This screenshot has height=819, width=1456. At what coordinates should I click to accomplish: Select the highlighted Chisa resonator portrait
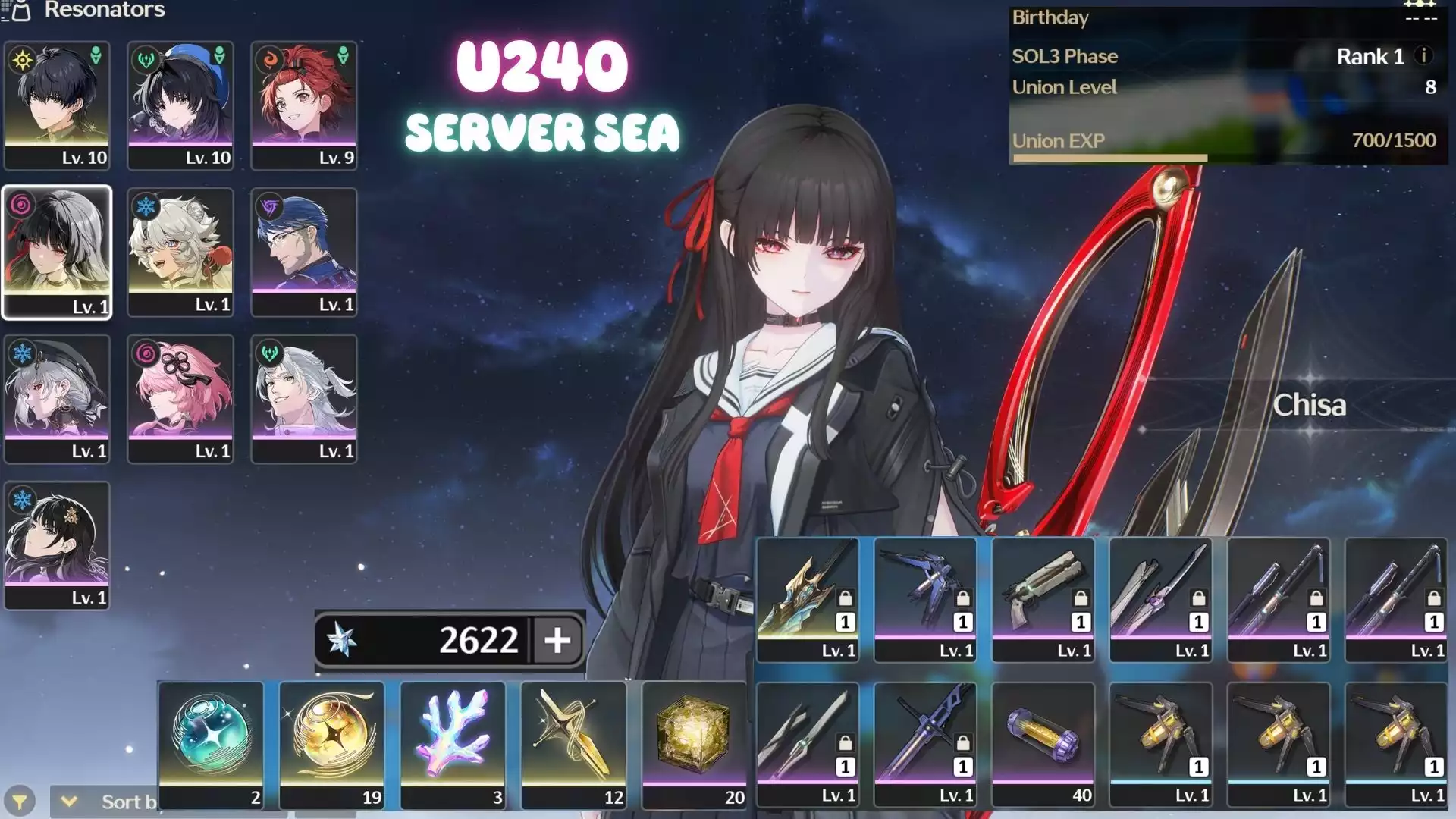[57, 252]
